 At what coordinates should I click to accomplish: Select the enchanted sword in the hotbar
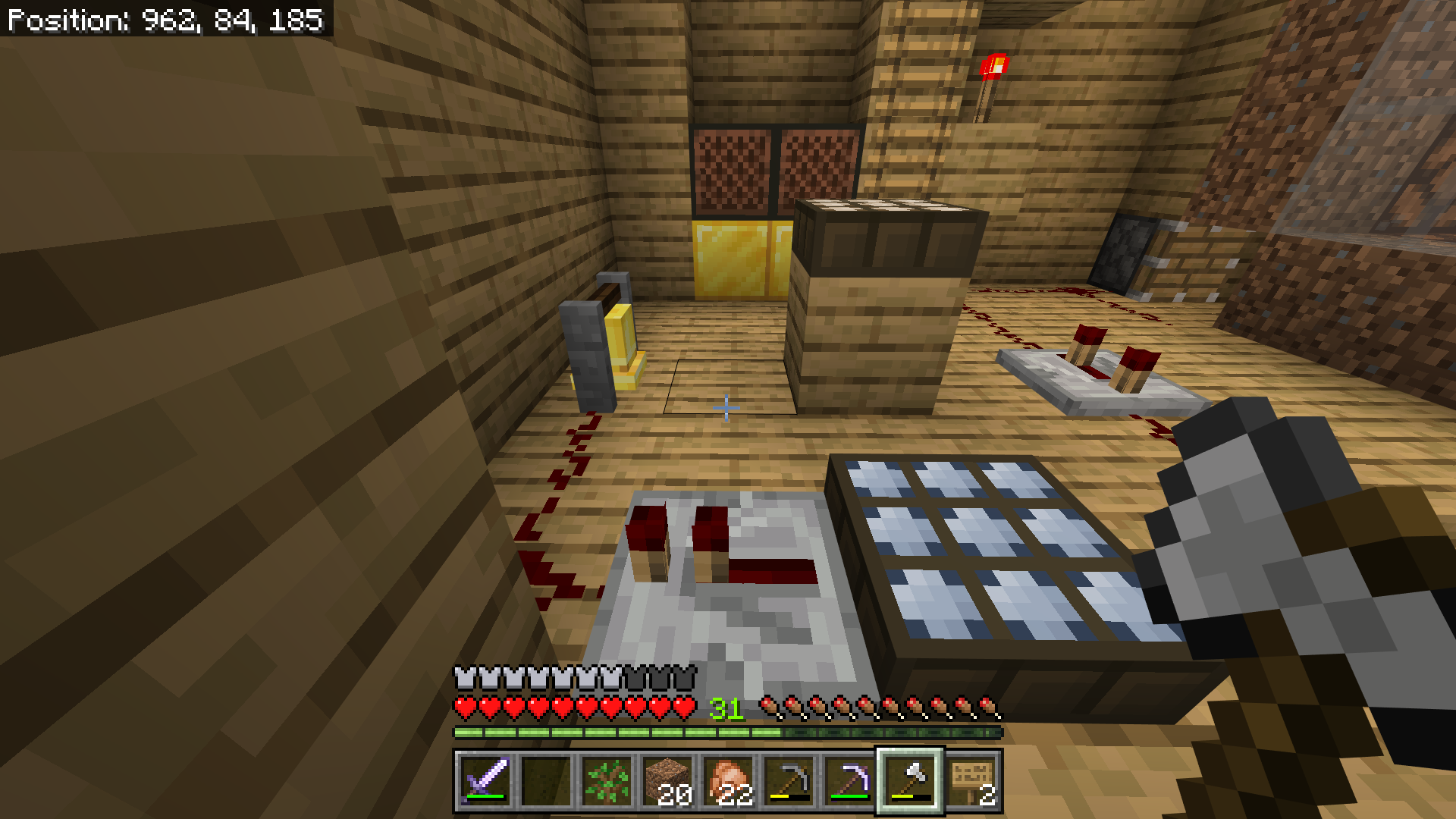click(486, 780)
